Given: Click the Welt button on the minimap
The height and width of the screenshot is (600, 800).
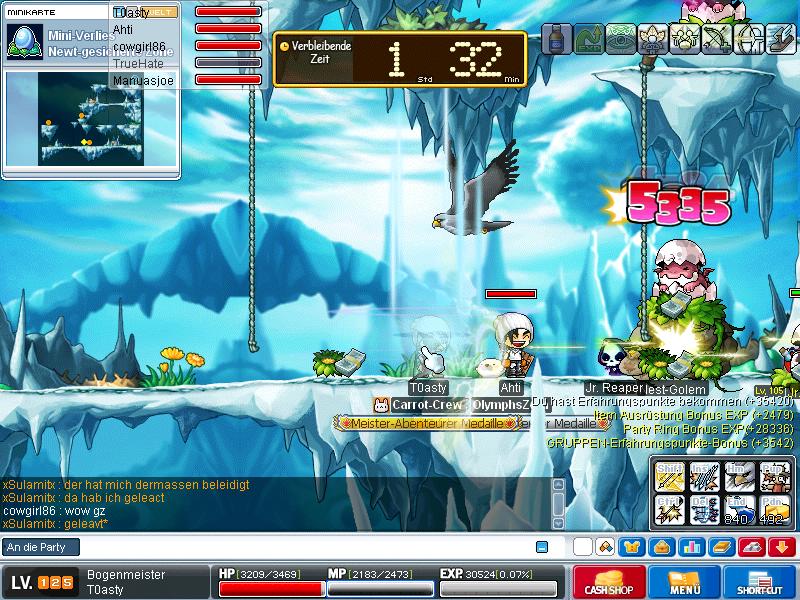Looking at the screenshot, I should pyautogui.click(x=163, y=11).
